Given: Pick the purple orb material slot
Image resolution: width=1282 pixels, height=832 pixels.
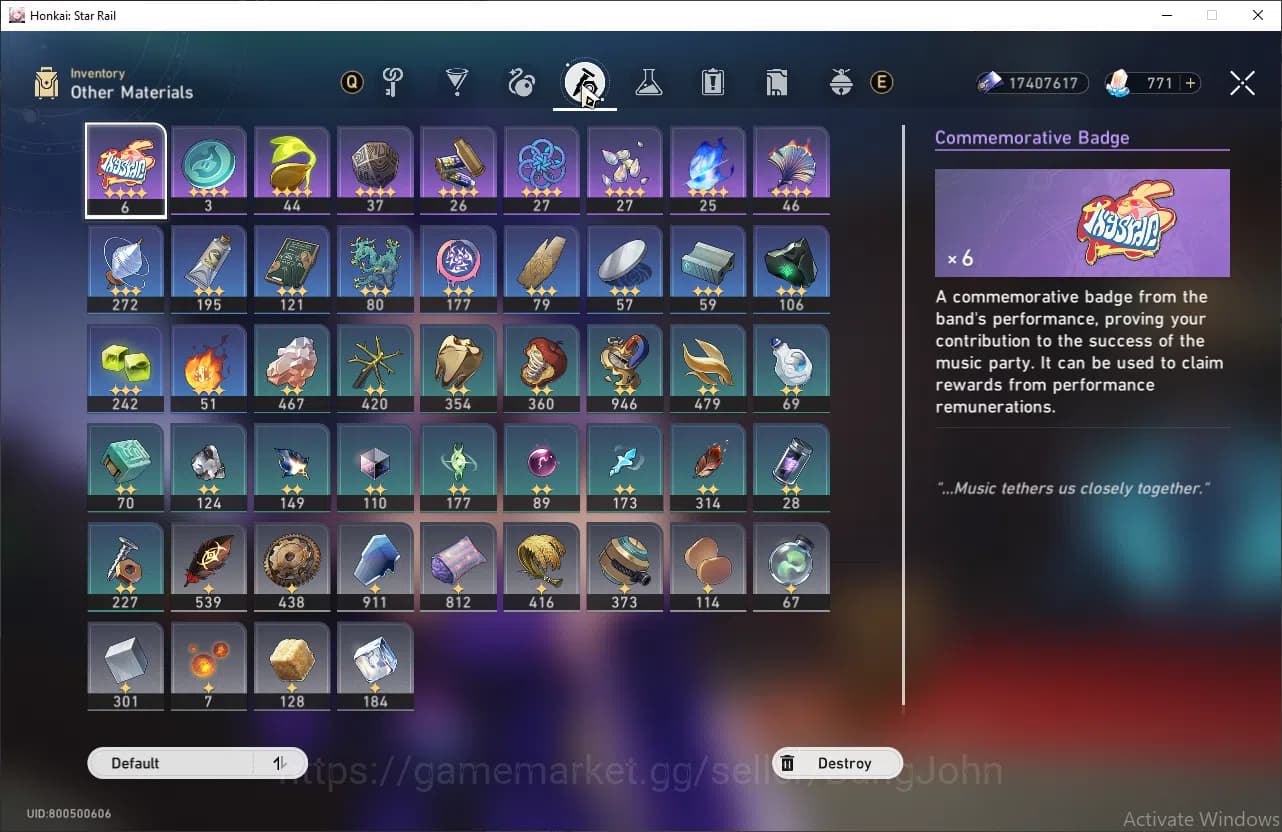Looking at the screenshot, I should point(541,466).
